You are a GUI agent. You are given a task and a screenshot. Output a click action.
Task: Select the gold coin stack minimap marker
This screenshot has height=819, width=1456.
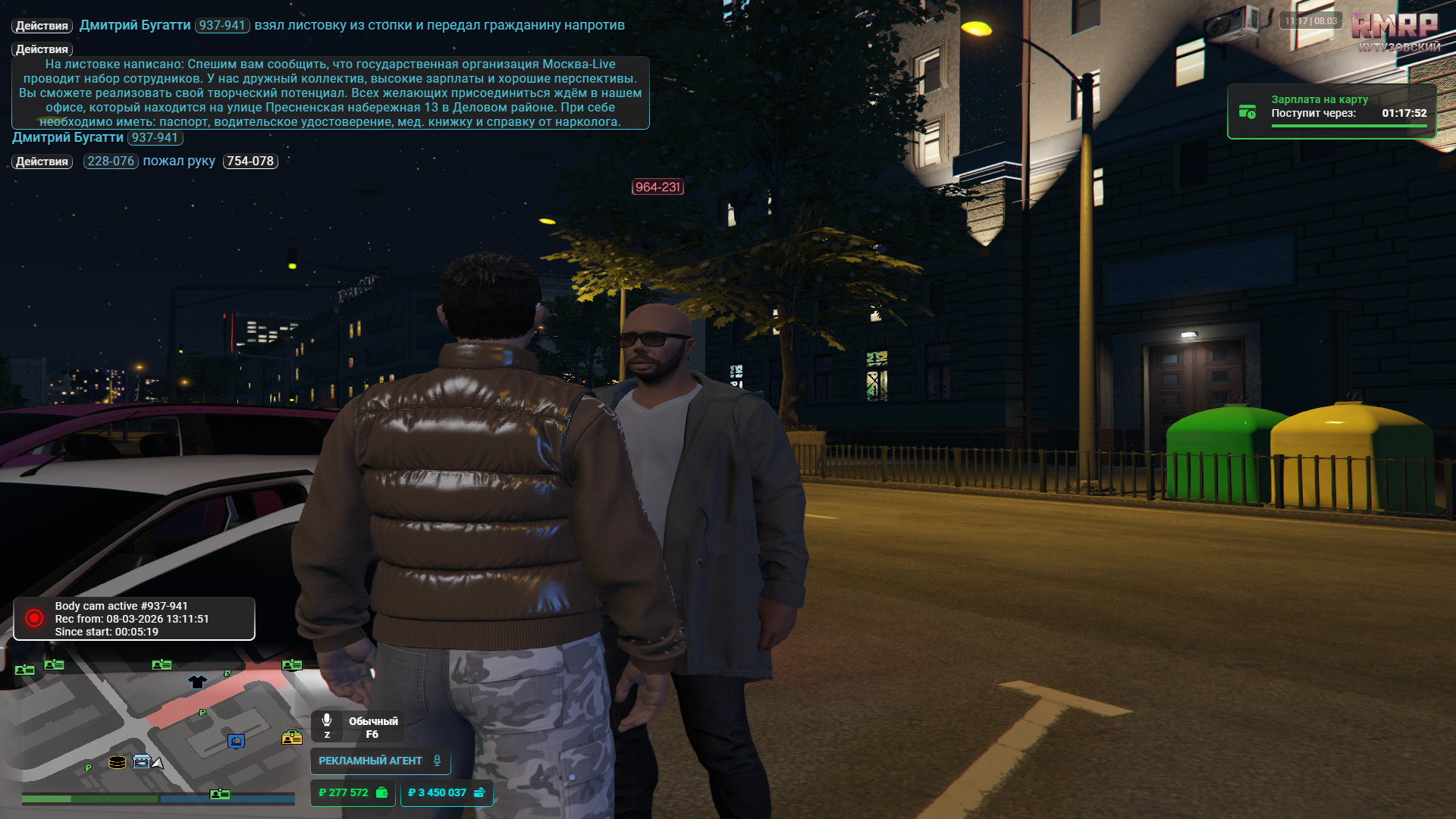pos(117,762)
